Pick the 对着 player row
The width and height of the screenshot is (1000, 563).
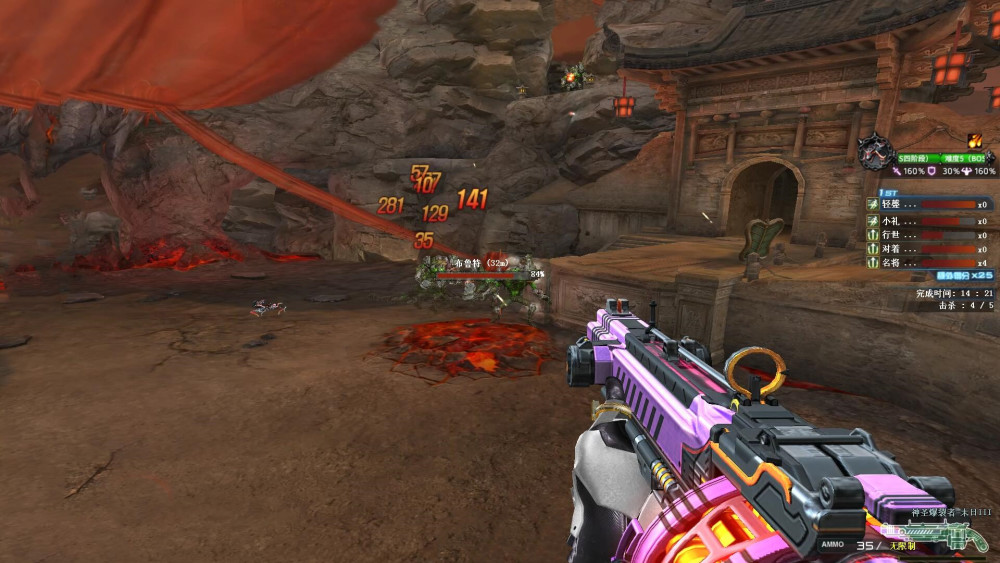[x=929, y=249]
